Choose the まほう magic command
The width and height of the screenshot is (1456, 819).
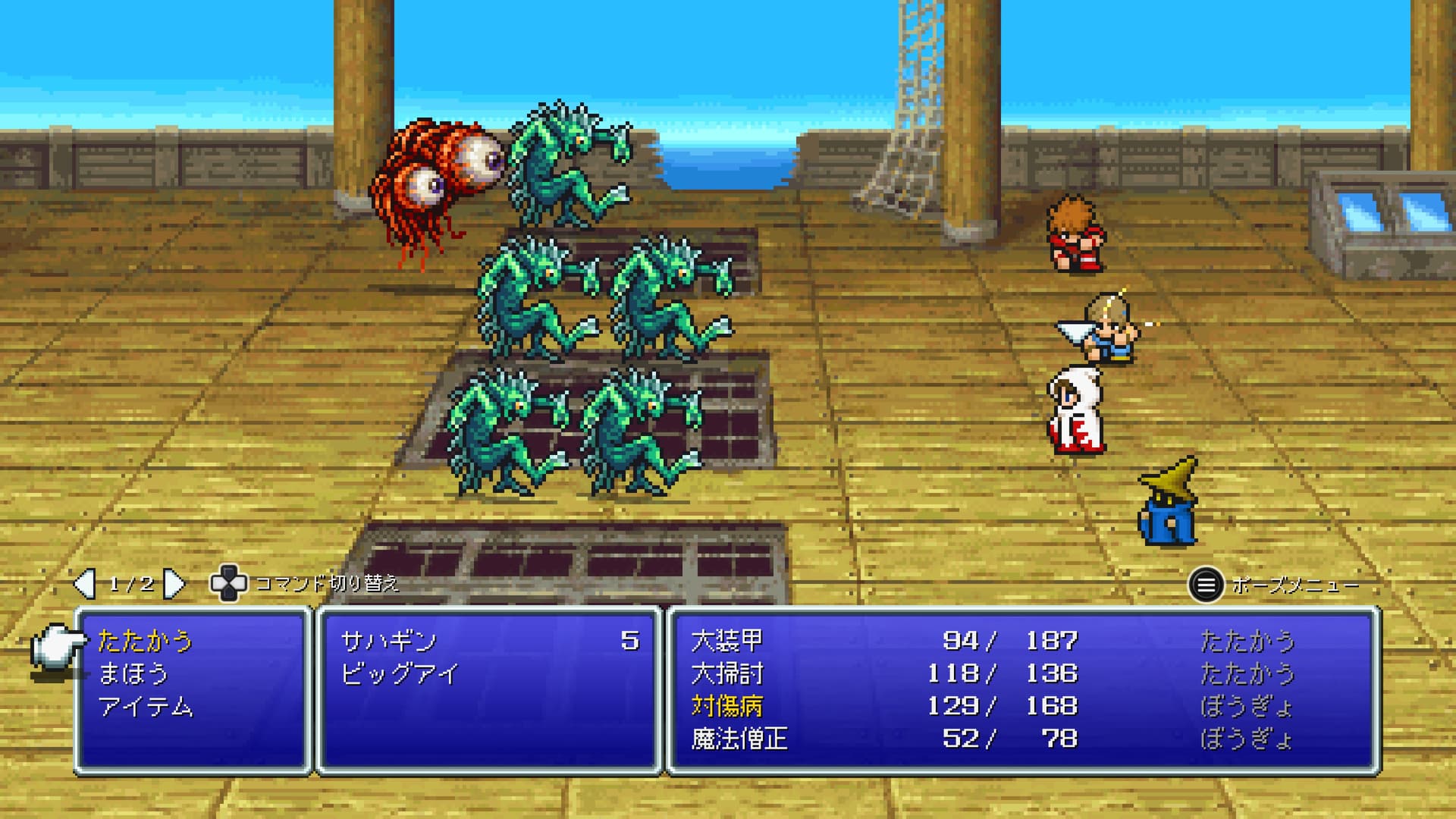point(133,674)
